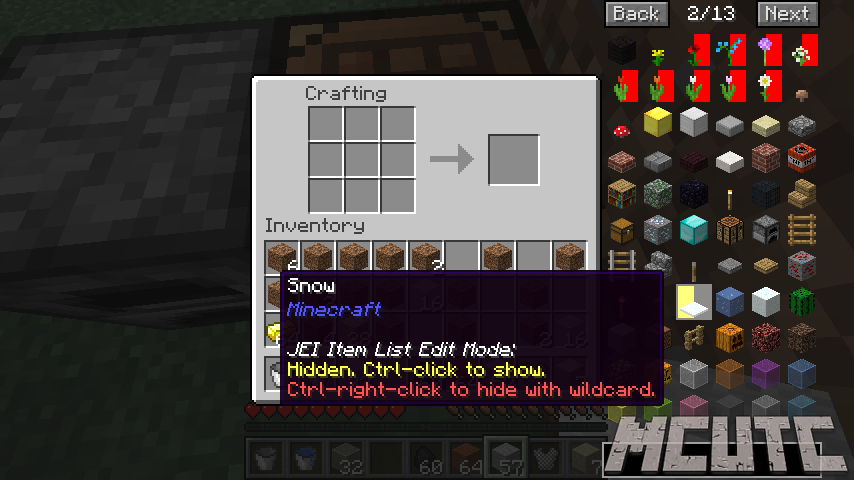Click the Back button in the item list
Screen dimensions: 854x480
pos(635,13)
